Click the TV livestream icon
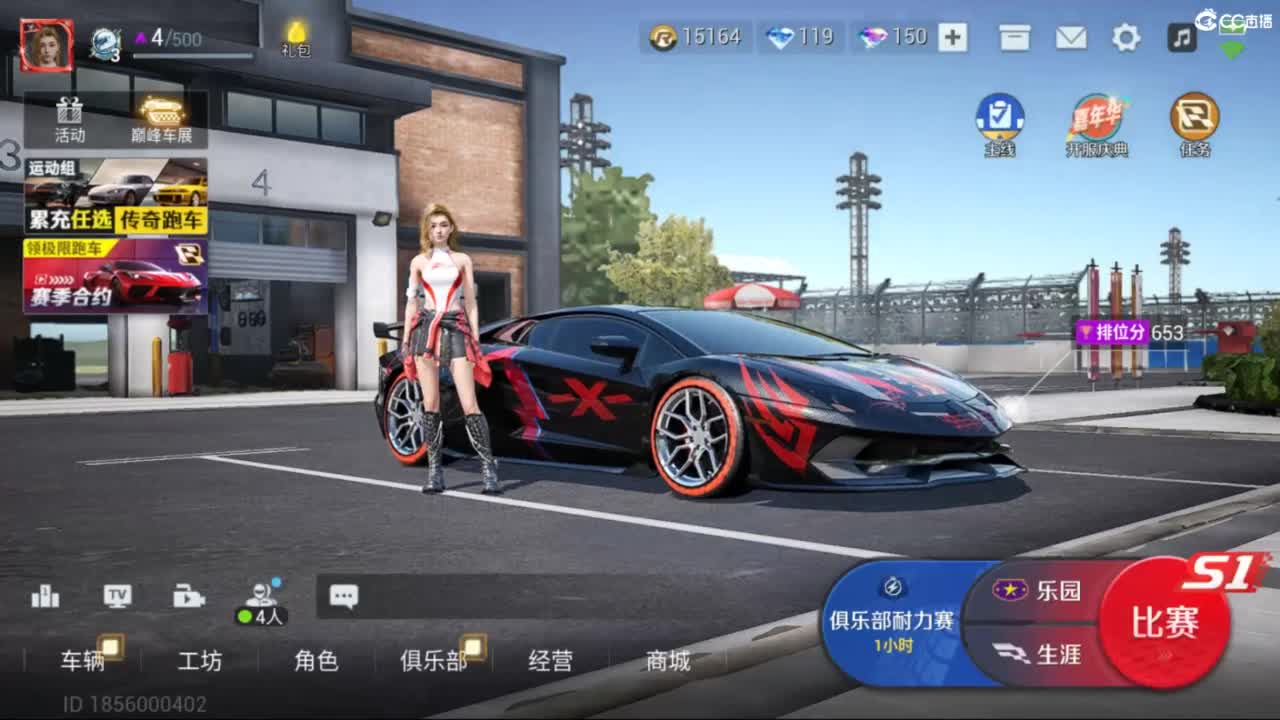Image resolution: width=1280 pixels, height=720 pixels. tap(117, 595)
